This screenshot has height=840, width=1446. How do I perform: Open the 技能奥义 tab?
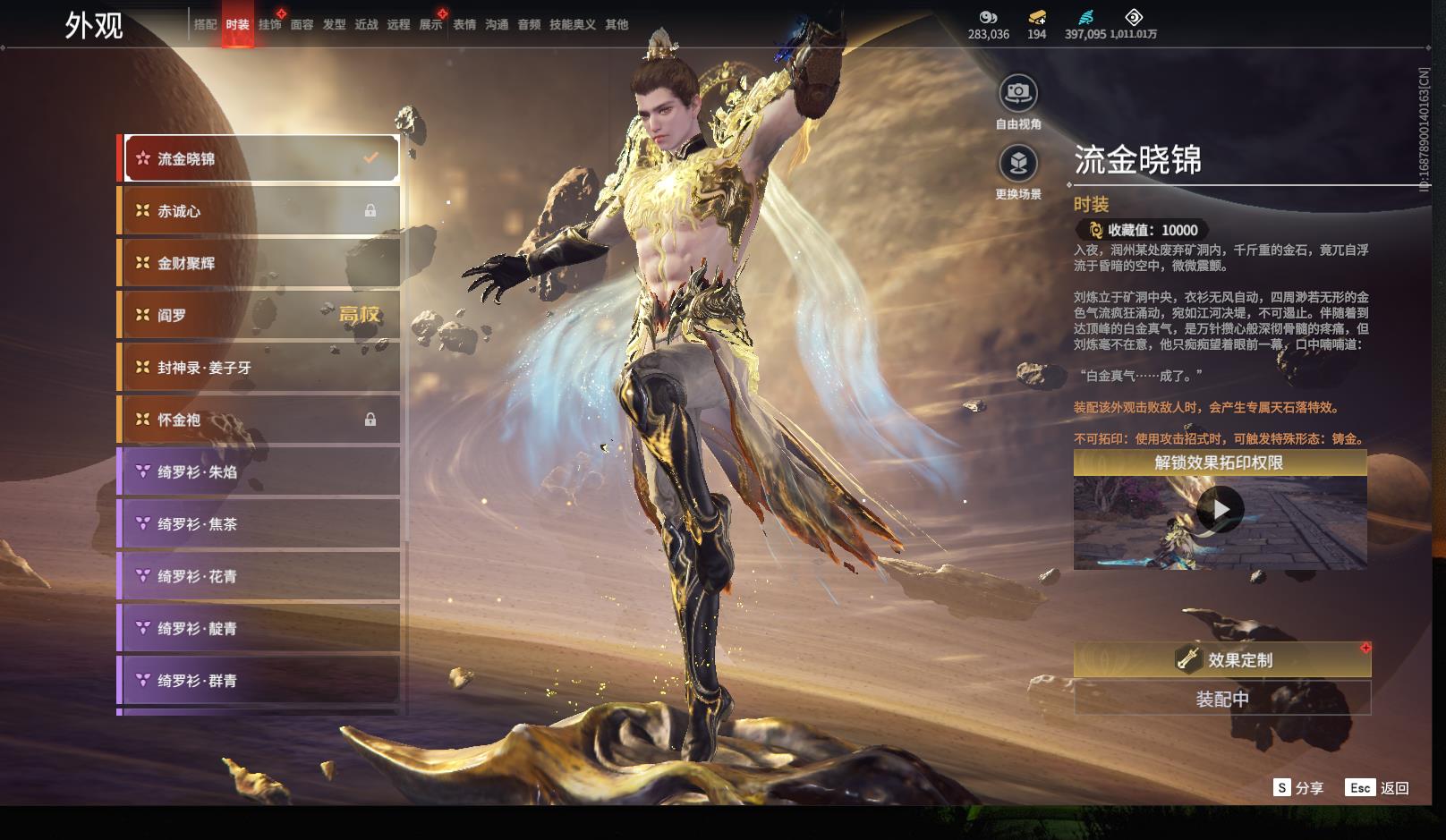(x=573, y=25)
